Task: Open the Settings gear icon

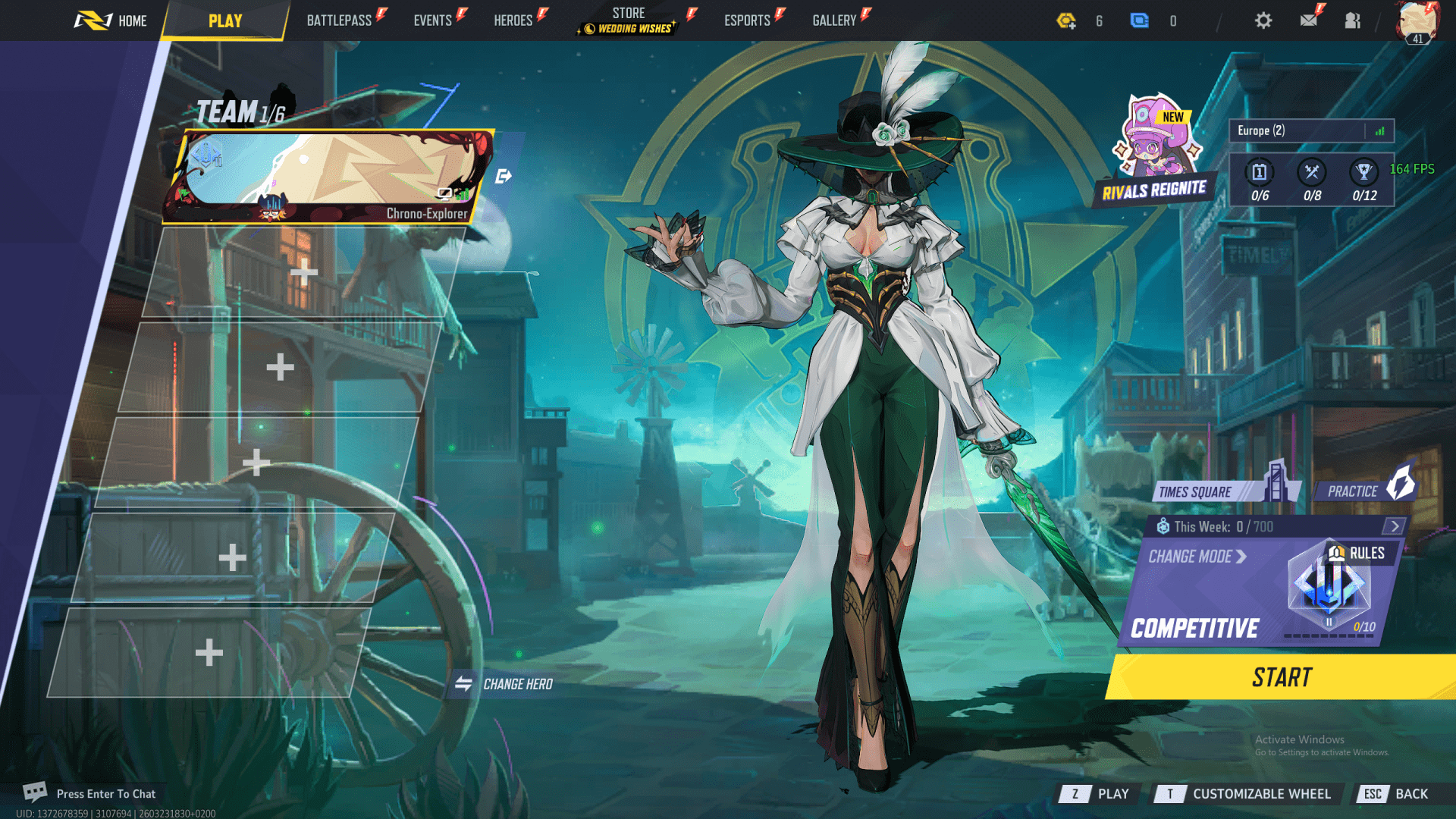Action: click(x=1263, y=20)
